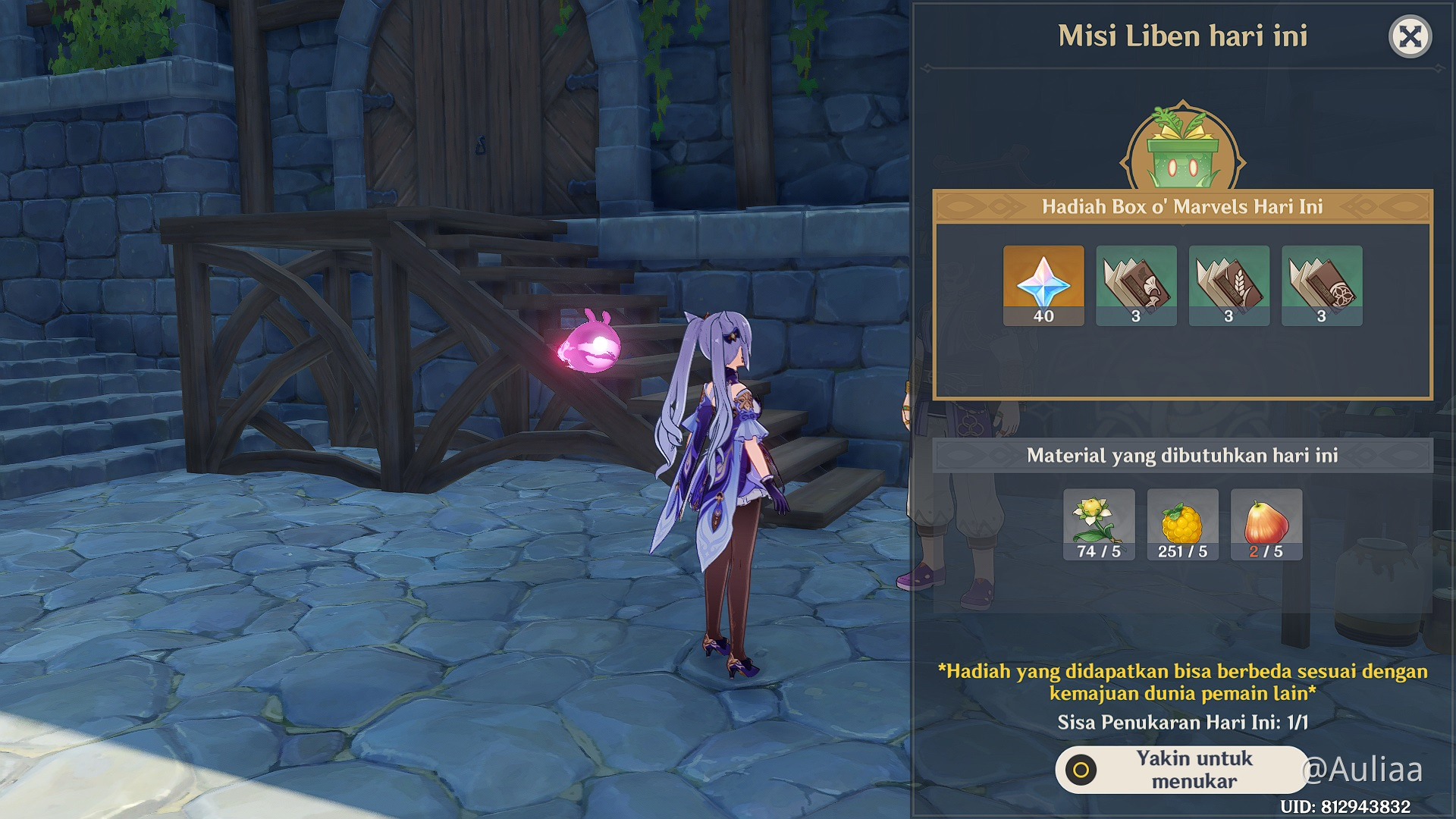This screenshot has height=819, width=1456.
Task: Inspect the talent book with mushroom emblem
Action: [1136, 285]
